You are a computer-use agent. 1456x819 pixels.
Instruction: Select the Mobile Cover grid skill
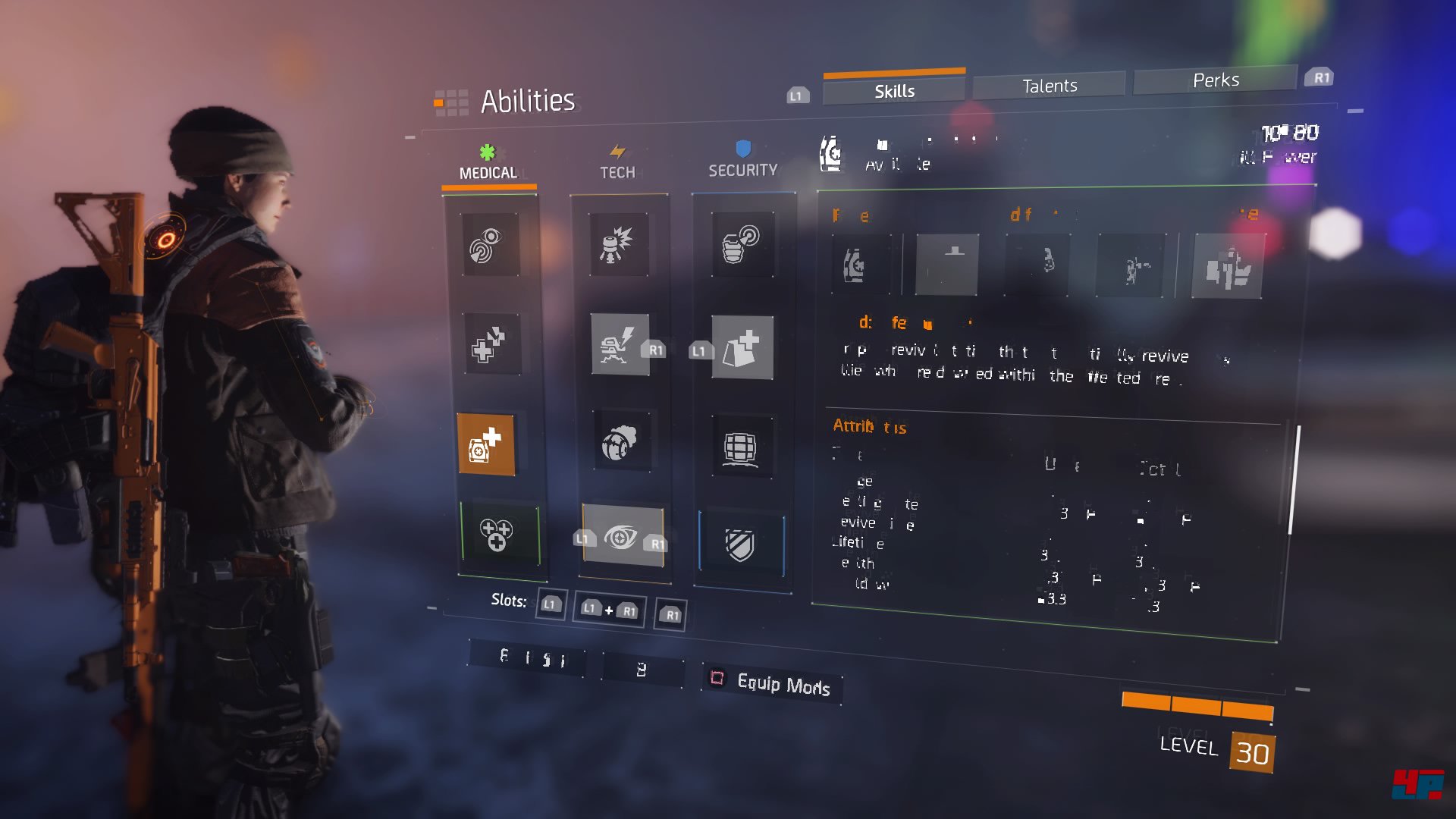click(741, 447)
